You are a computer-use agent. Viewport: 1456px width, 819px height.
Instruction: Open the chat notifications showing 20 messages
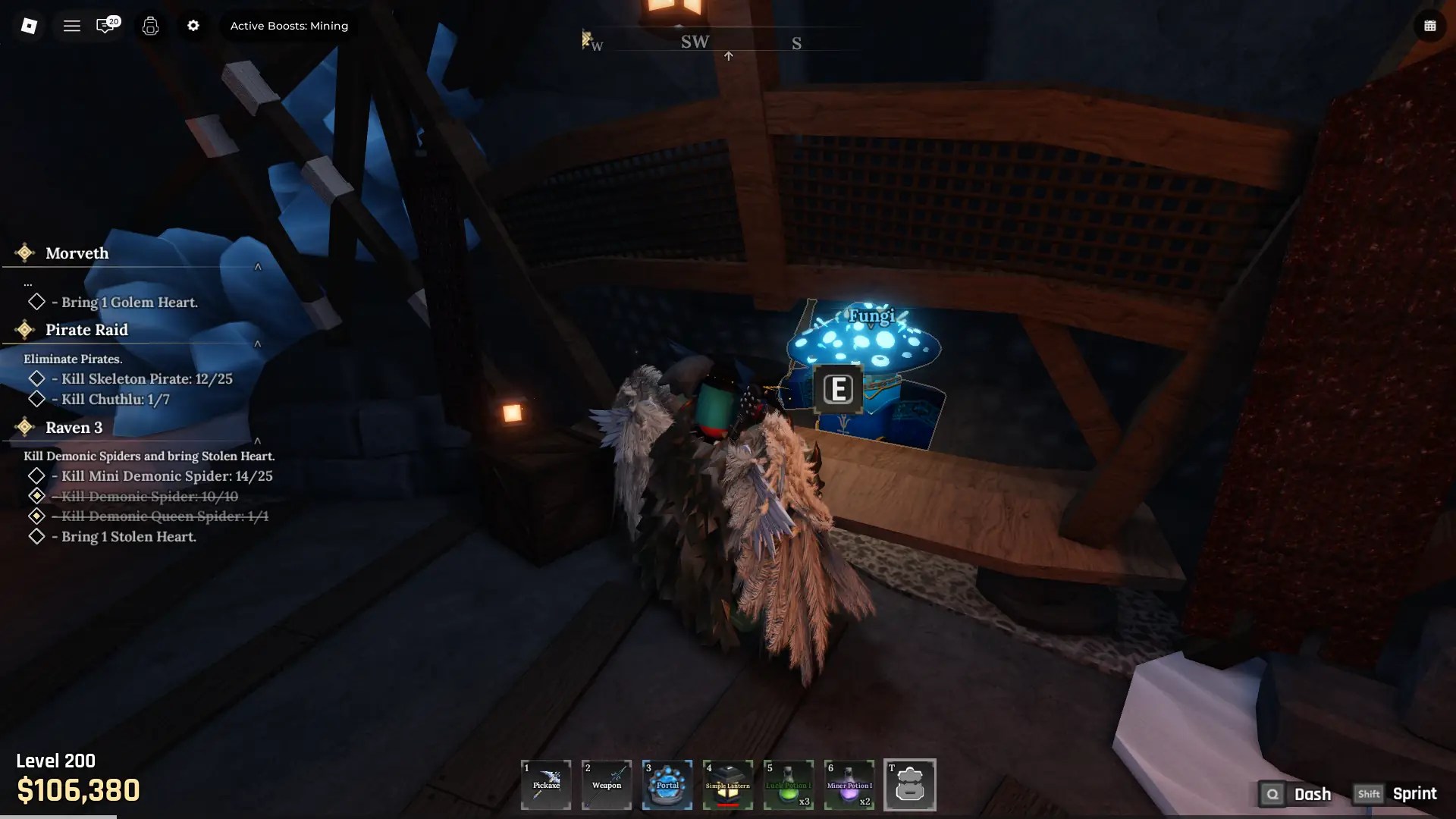click(x=106, y=25)
